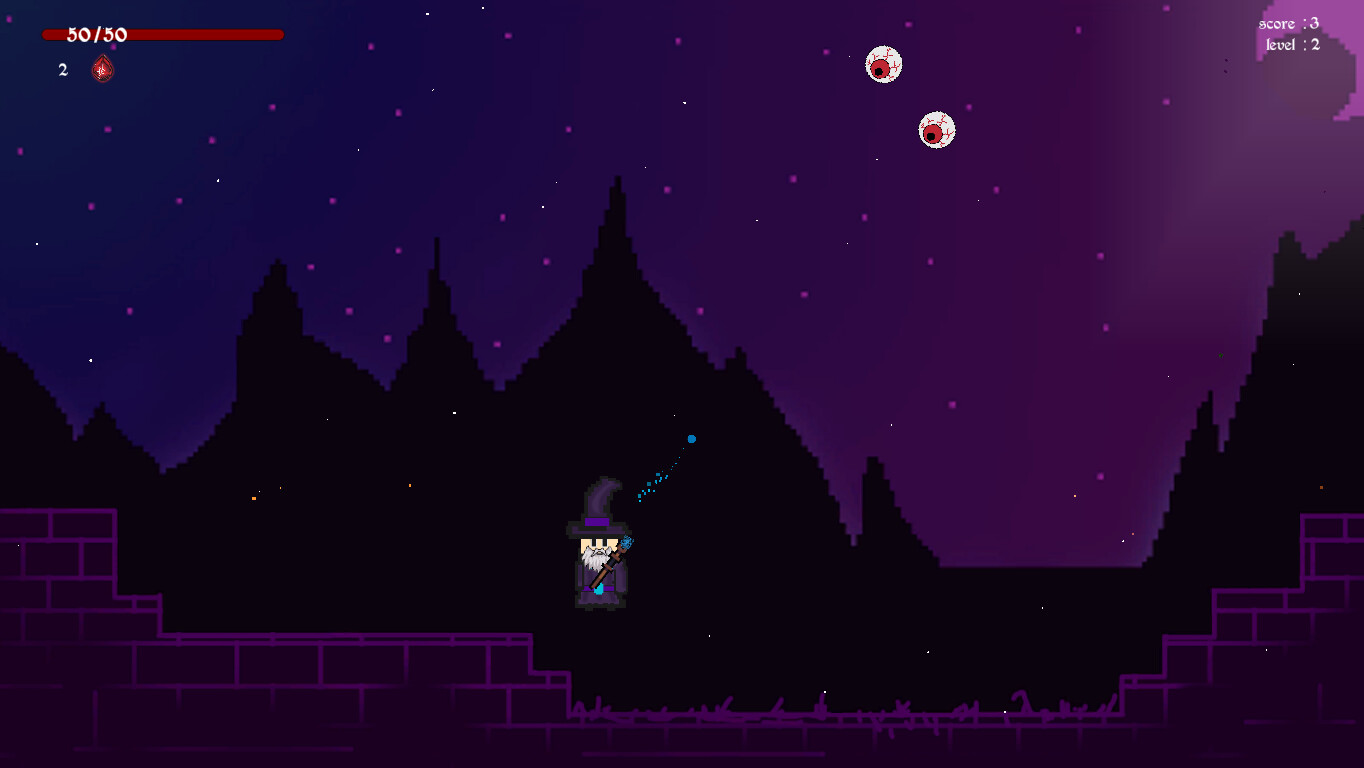The height and width of the screenshot is (768, 1364).
Task: Click the wizard's purple hat
Action: click(x=597, y=505)
